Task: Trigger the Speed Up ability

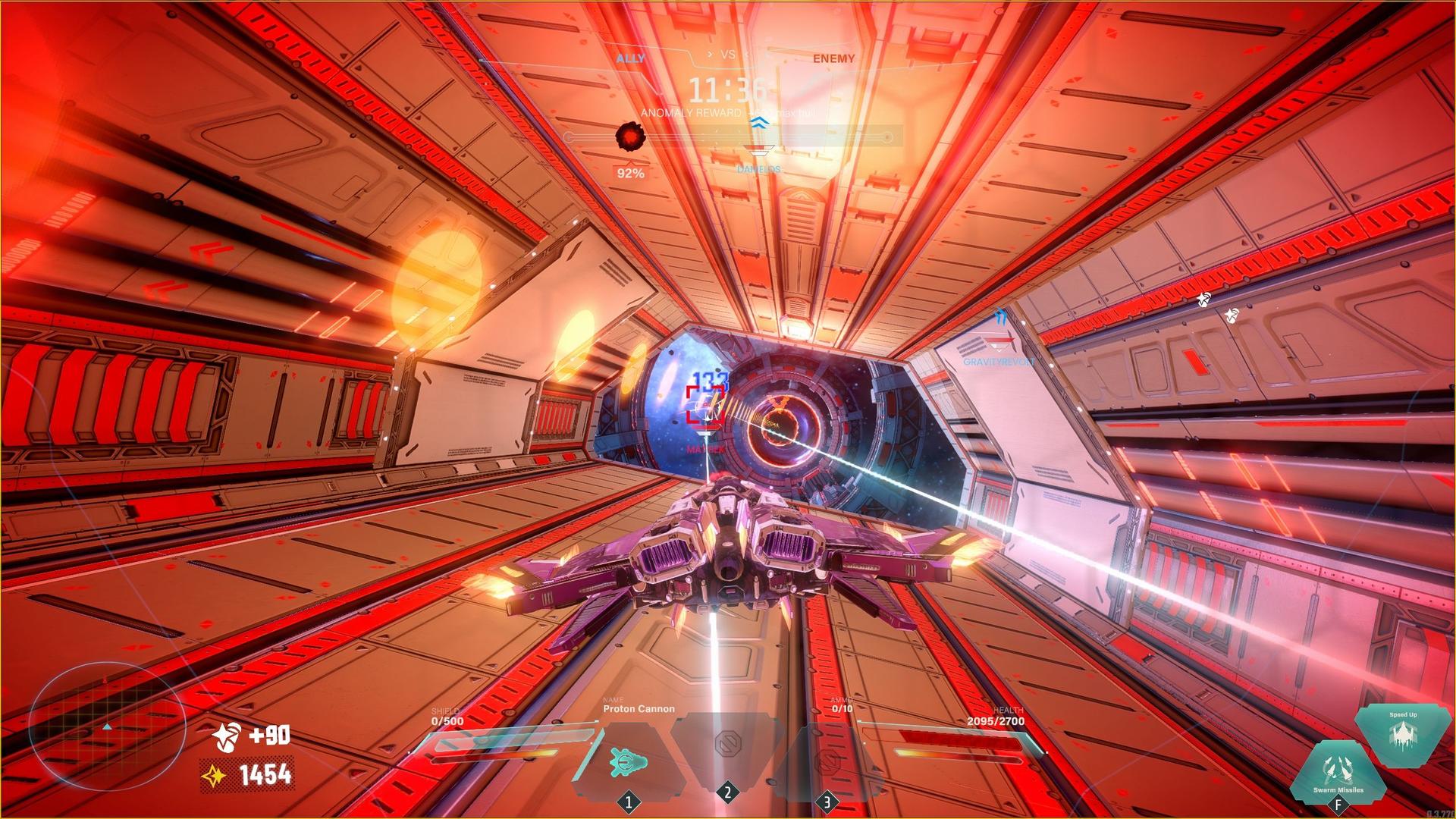Action: (1402, 734)
